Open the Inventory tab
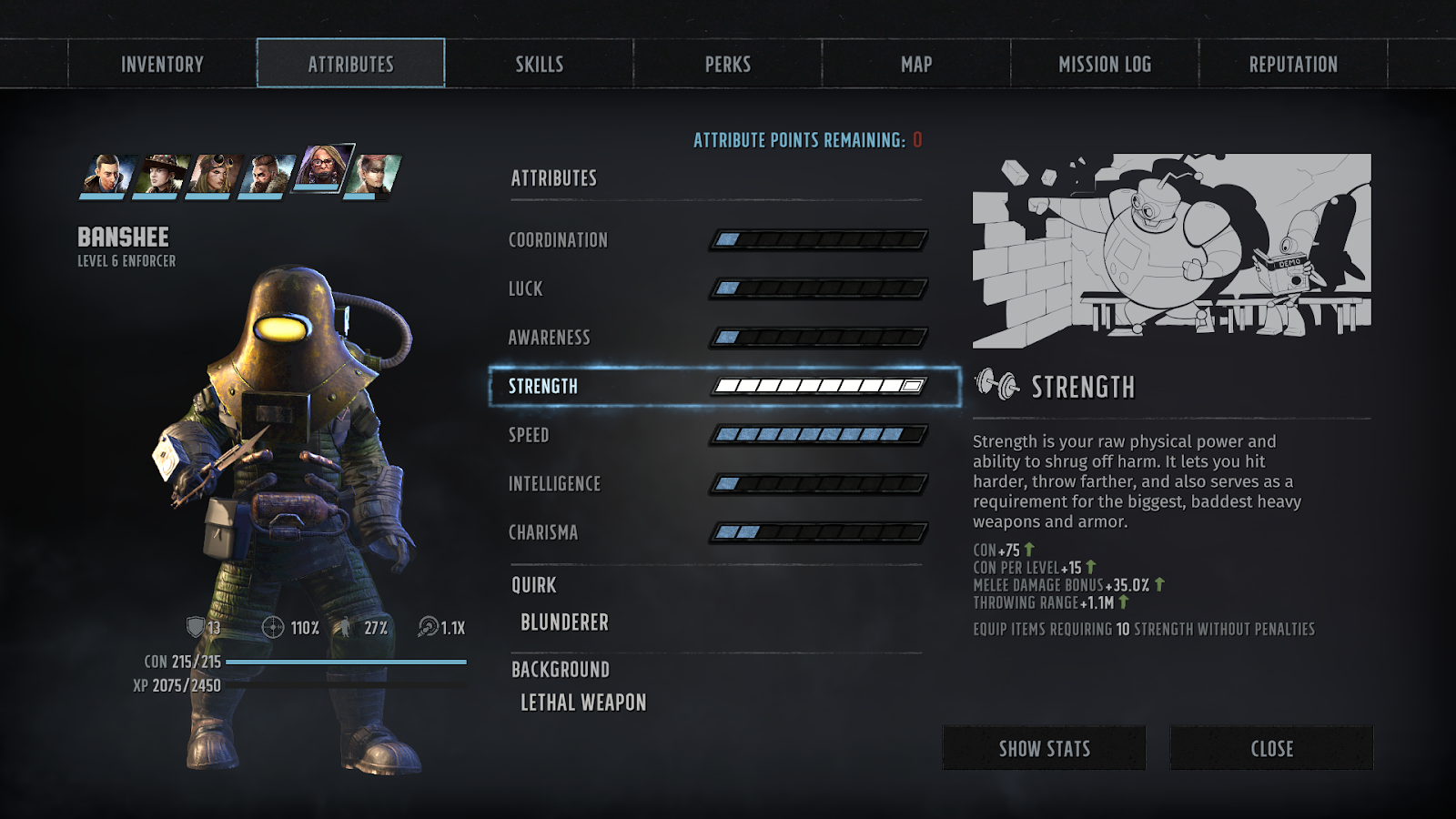Screen dimensions: 1456x819 (162, 64)
